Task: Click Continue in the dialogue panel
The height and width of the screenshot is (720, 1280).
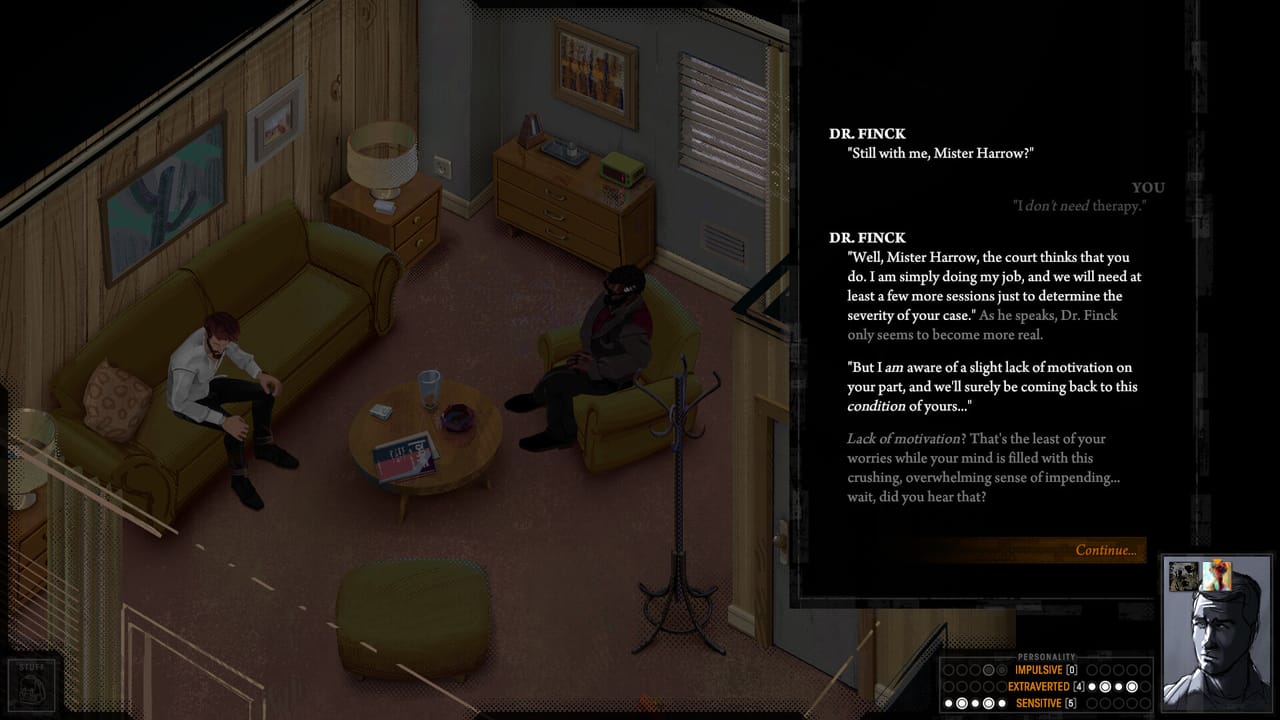Action: pyautogui.click(x=1106, y=550)
